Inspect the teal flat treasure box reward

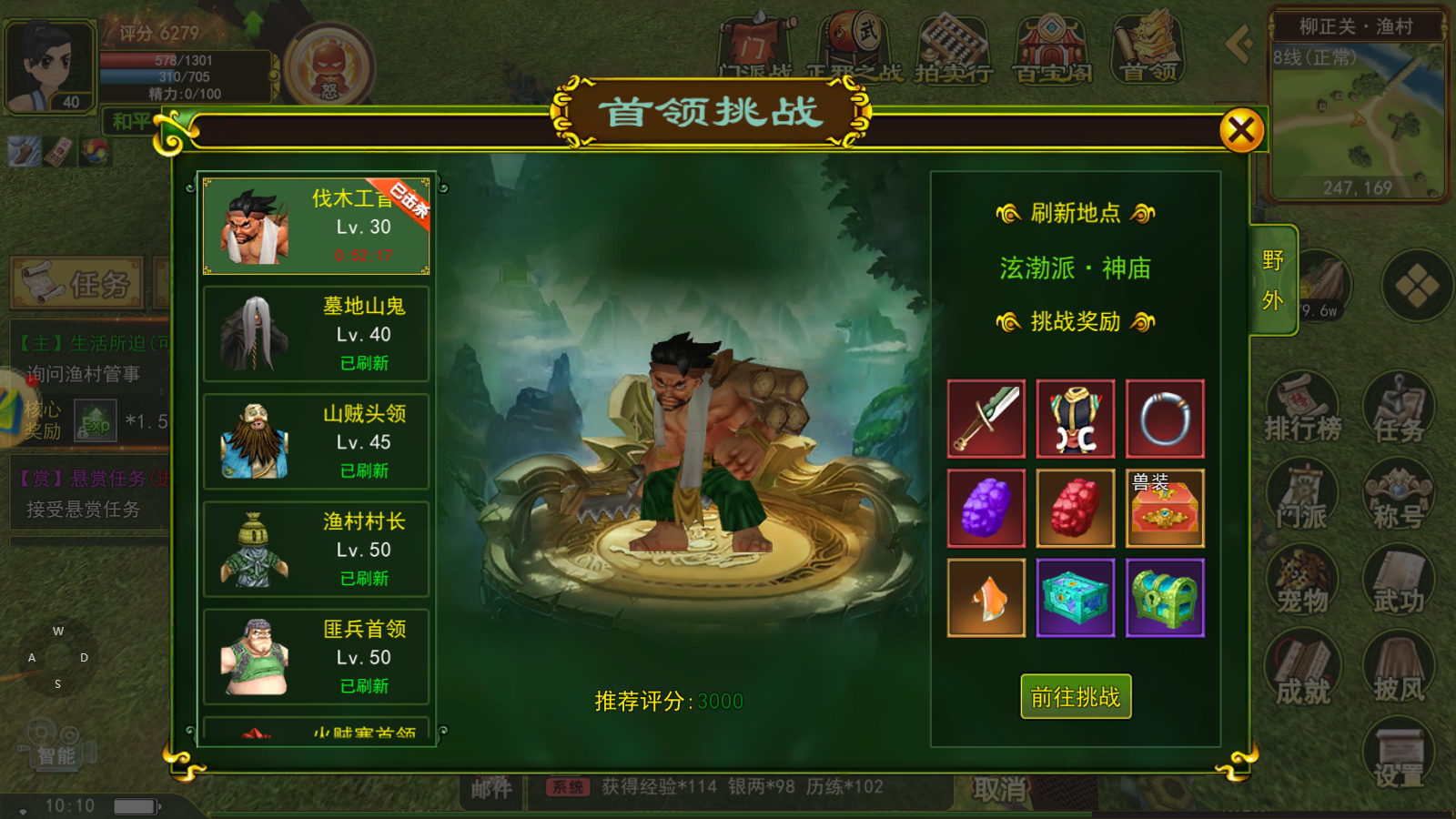click(x=1076, y=598)
